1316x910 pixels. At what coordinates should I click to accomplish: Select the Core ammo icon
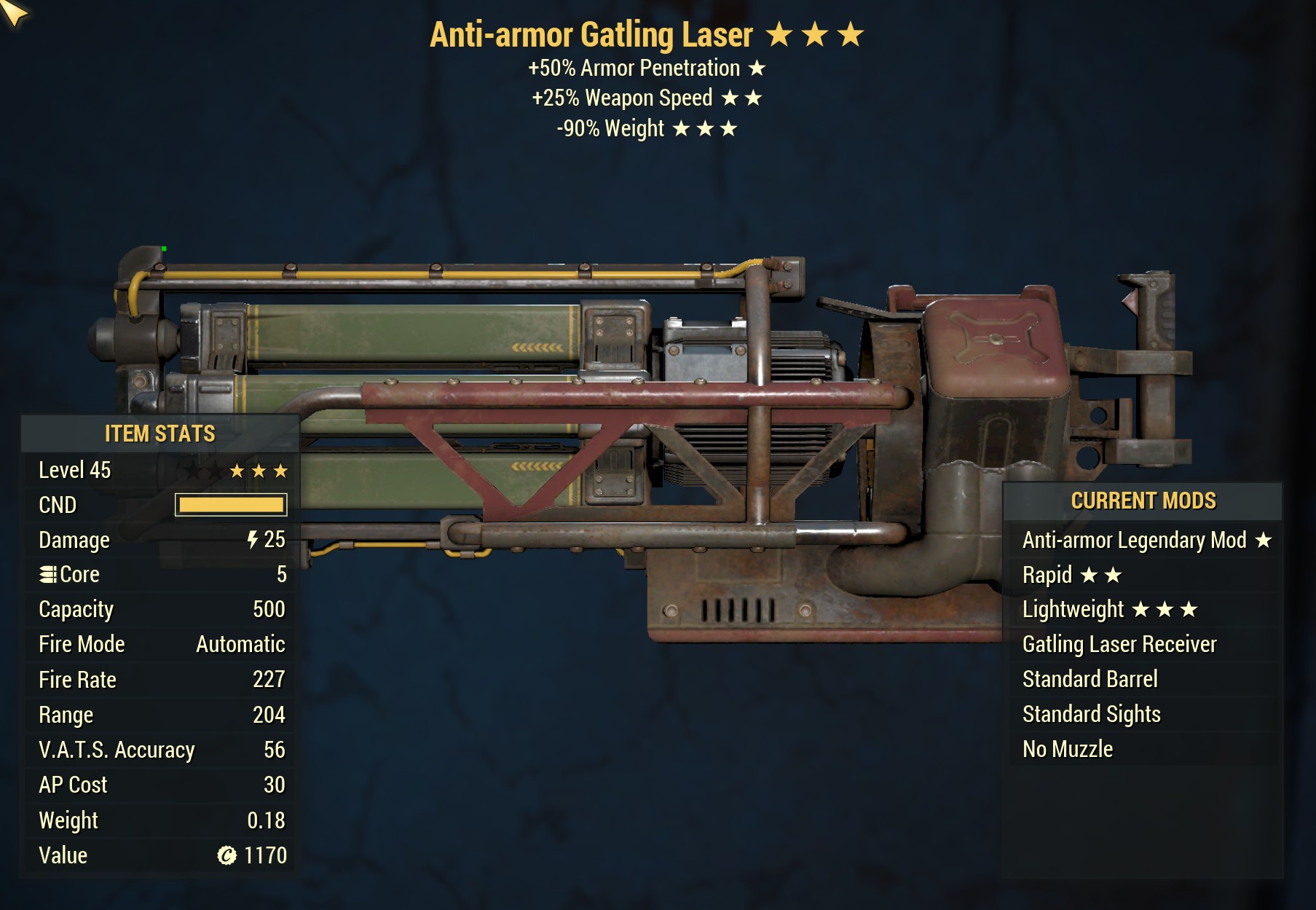coord(48,574)
